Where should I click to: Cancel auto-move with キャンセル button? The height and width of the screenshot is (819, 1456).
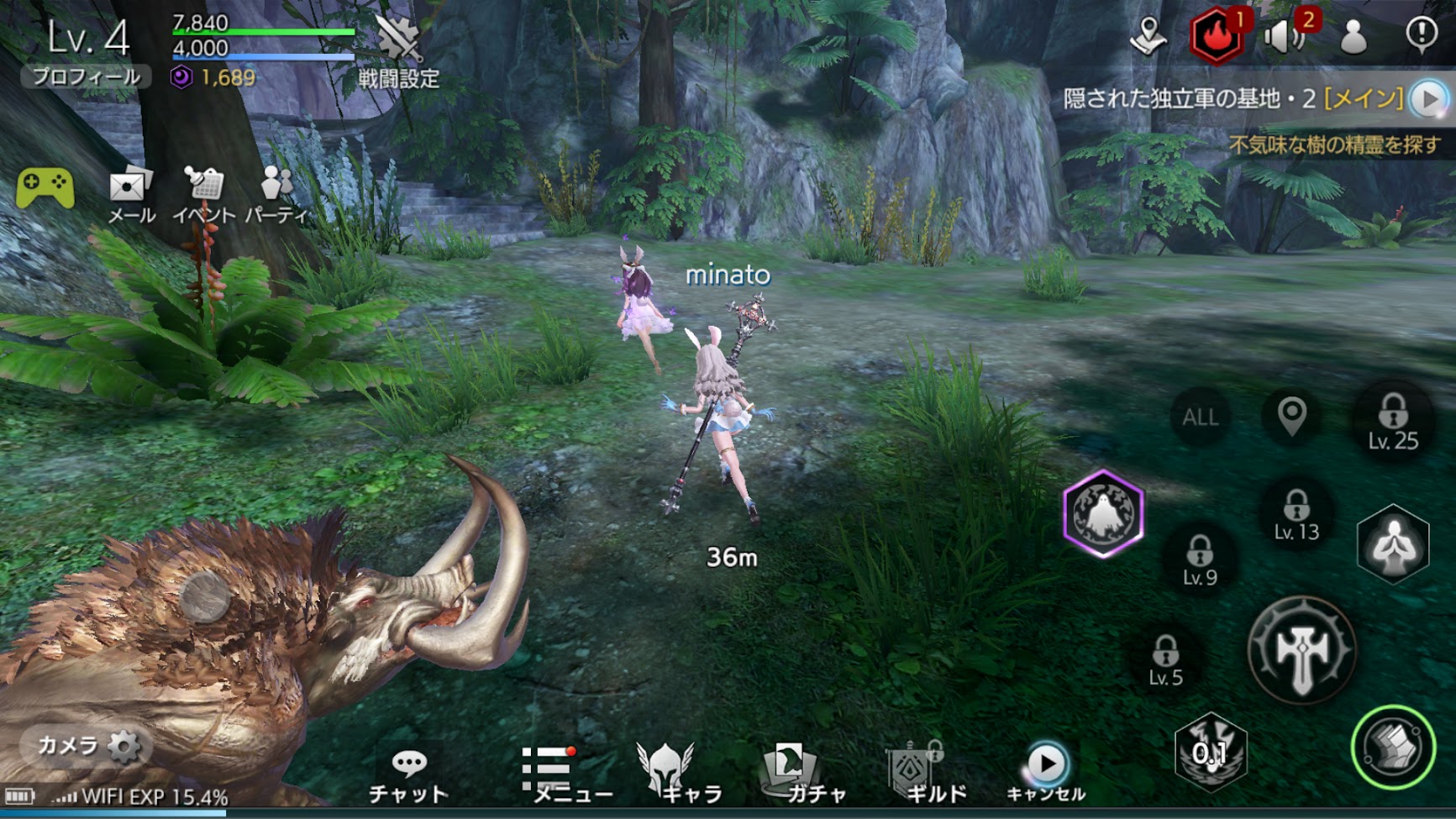point(1046,773)
